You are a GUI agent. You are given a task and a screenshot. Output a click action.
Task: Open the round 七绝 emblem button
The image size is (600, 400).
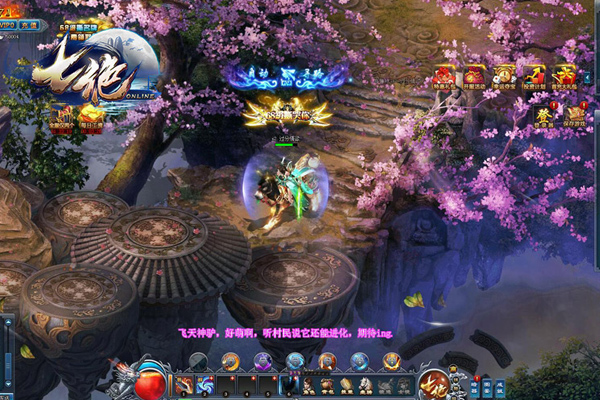436,383
